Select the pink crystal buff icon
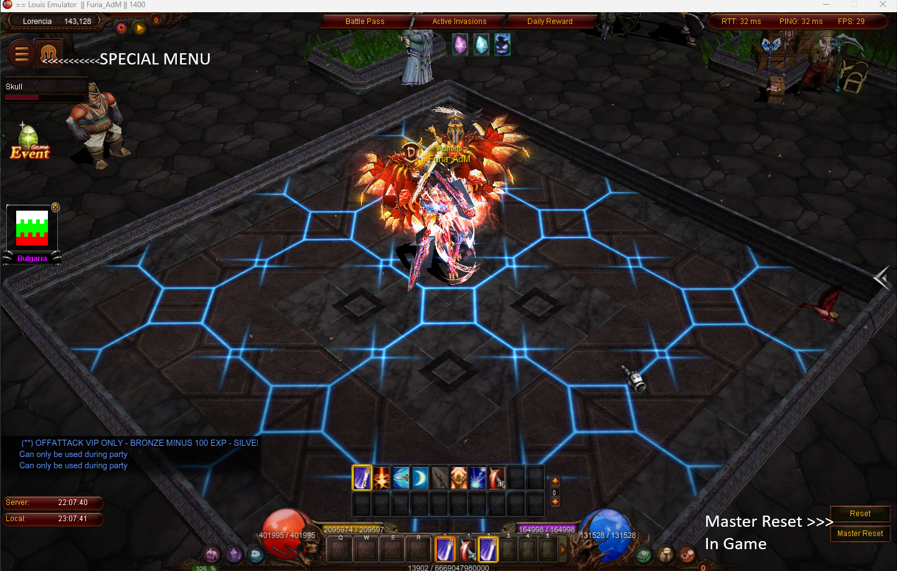 point(460,45)
